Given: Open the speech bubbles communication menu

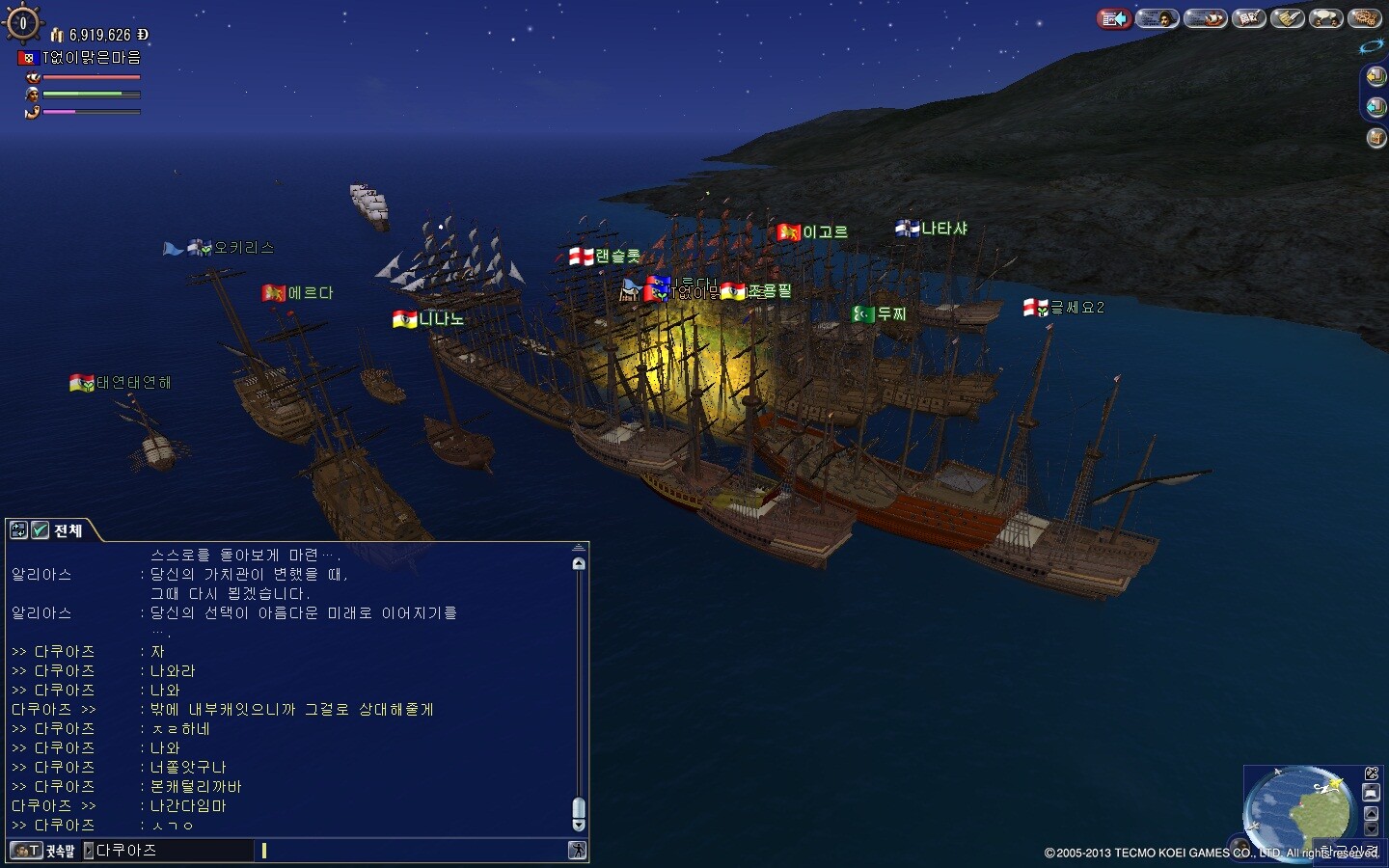Looking at the screenshot, I should [1326, 18].
